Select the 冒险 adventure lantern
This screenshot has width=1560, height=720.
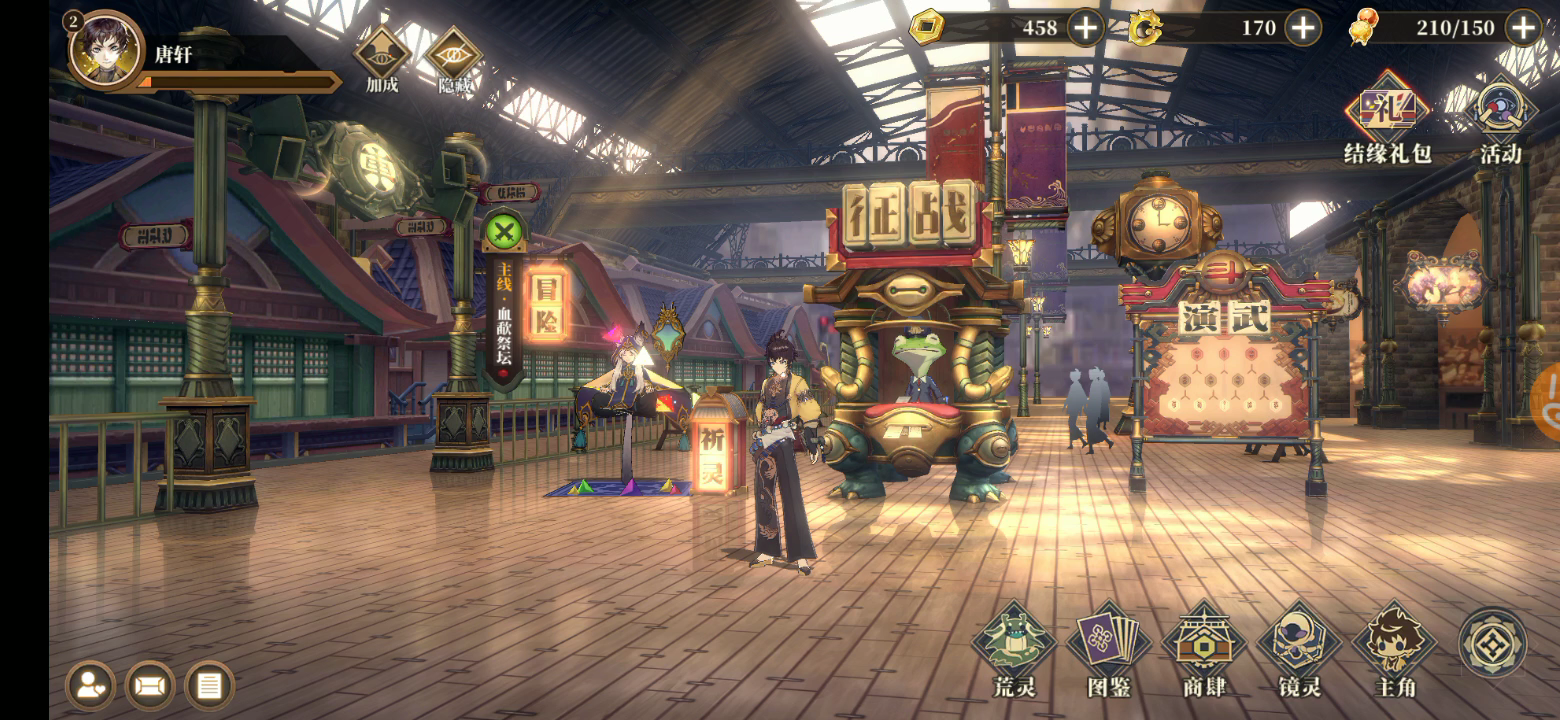click(x=546, y=304)
